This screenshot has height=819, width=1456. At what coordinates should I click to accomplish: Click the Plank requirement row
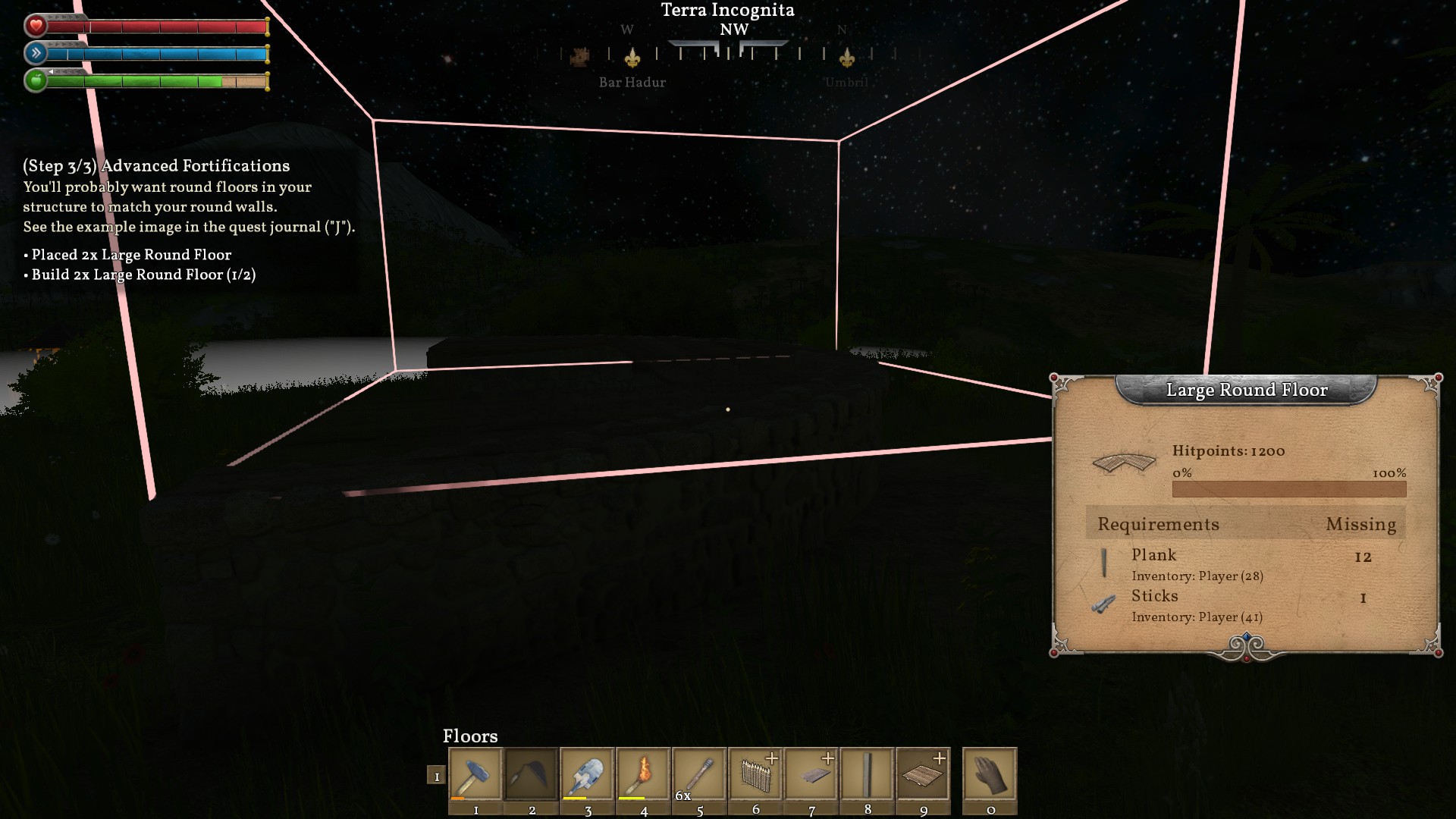1245,564
